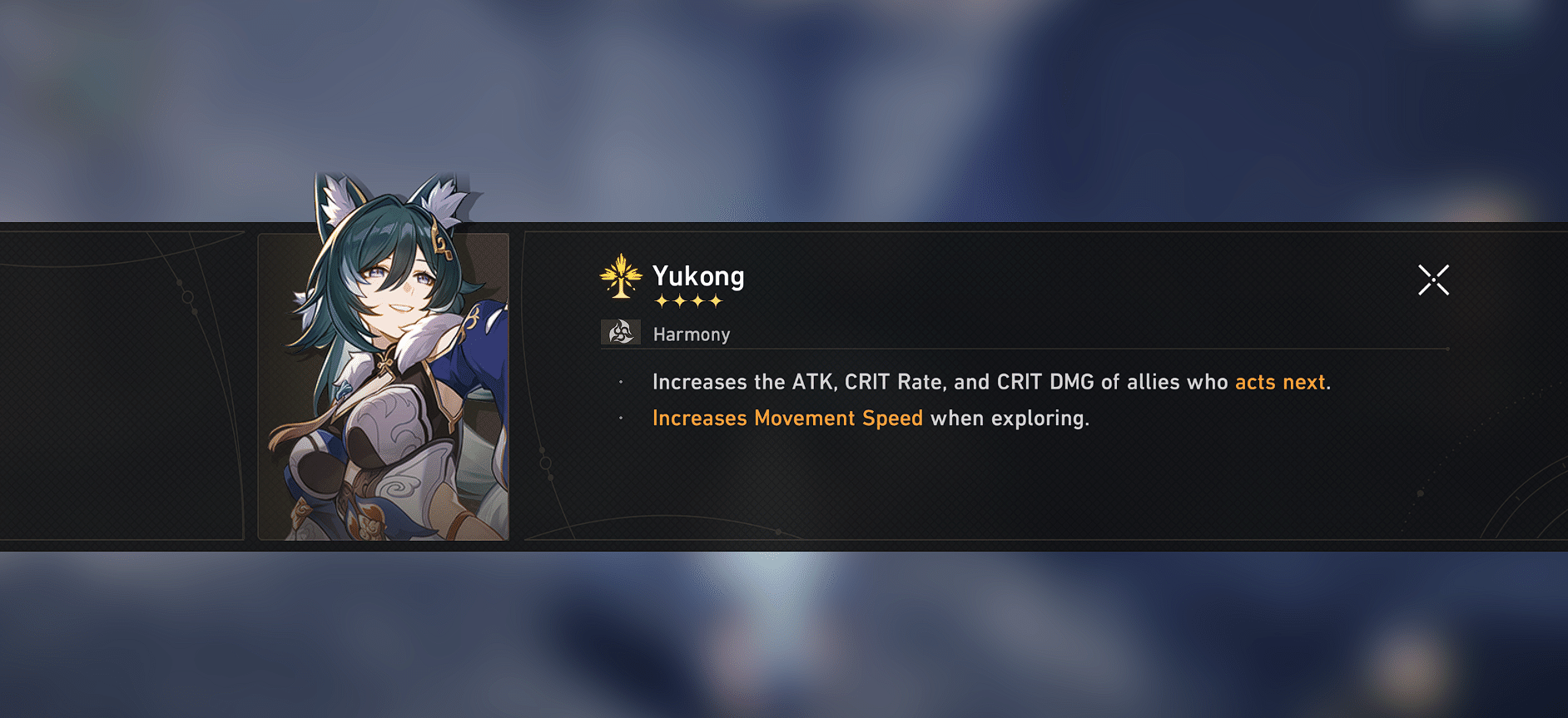Dismiss the popup with the X button

coord(1434,280)
